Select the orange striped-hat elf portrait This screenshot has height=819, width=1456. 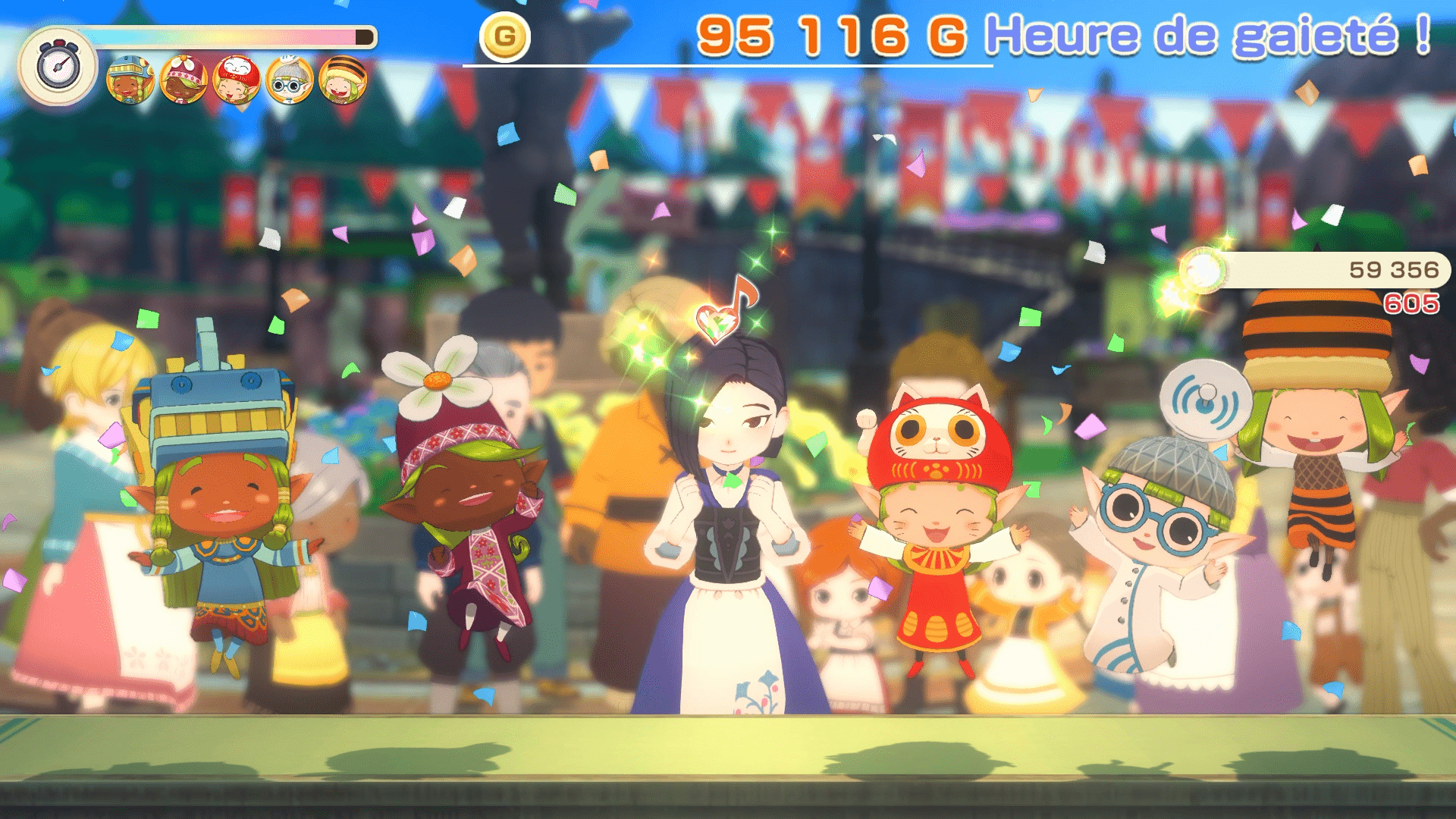pos(343,80)
